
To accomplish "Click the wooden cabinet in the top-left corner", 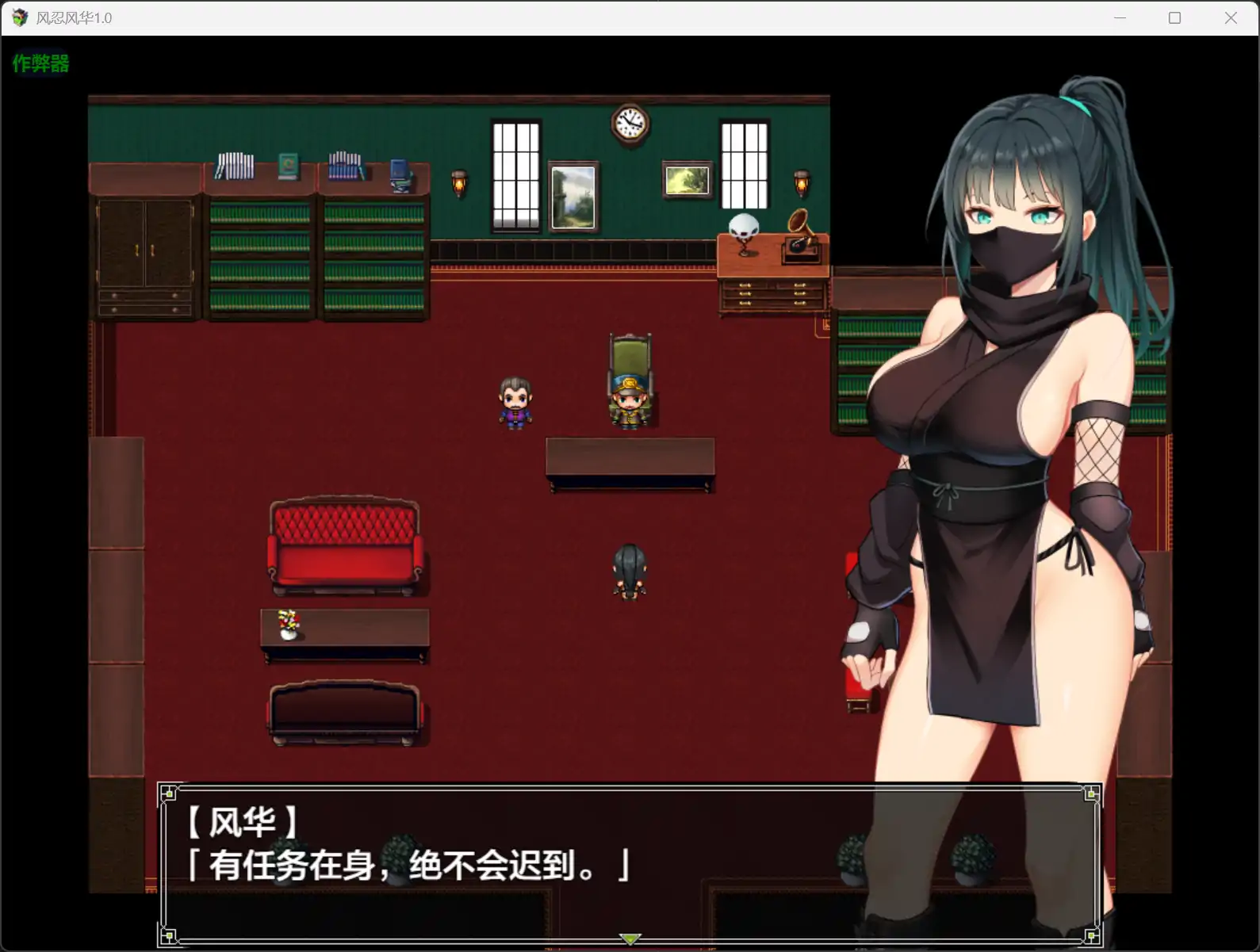I will pos(144,254).
